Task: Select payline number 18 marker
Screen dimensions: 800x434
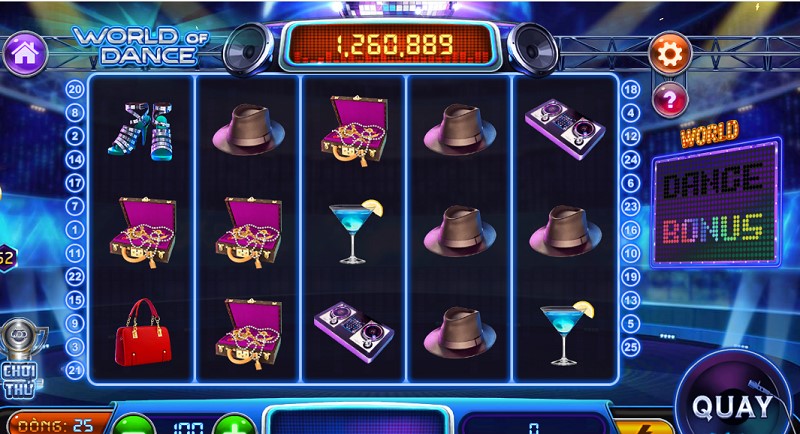Action: (630, 88)
